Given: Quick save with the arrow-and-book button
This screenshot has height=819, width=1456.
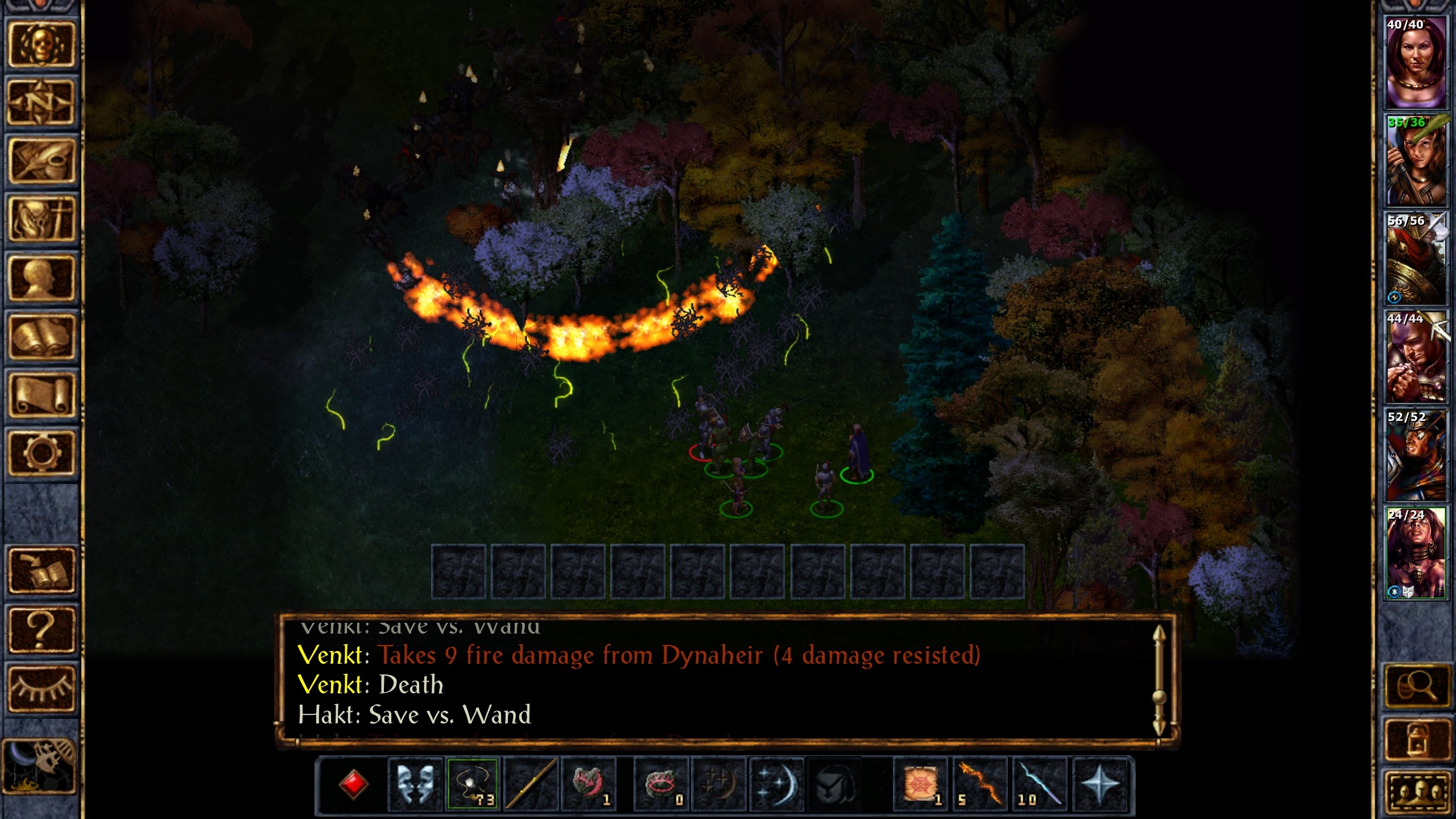Looking at the screenshot, I should pos(41,571).
